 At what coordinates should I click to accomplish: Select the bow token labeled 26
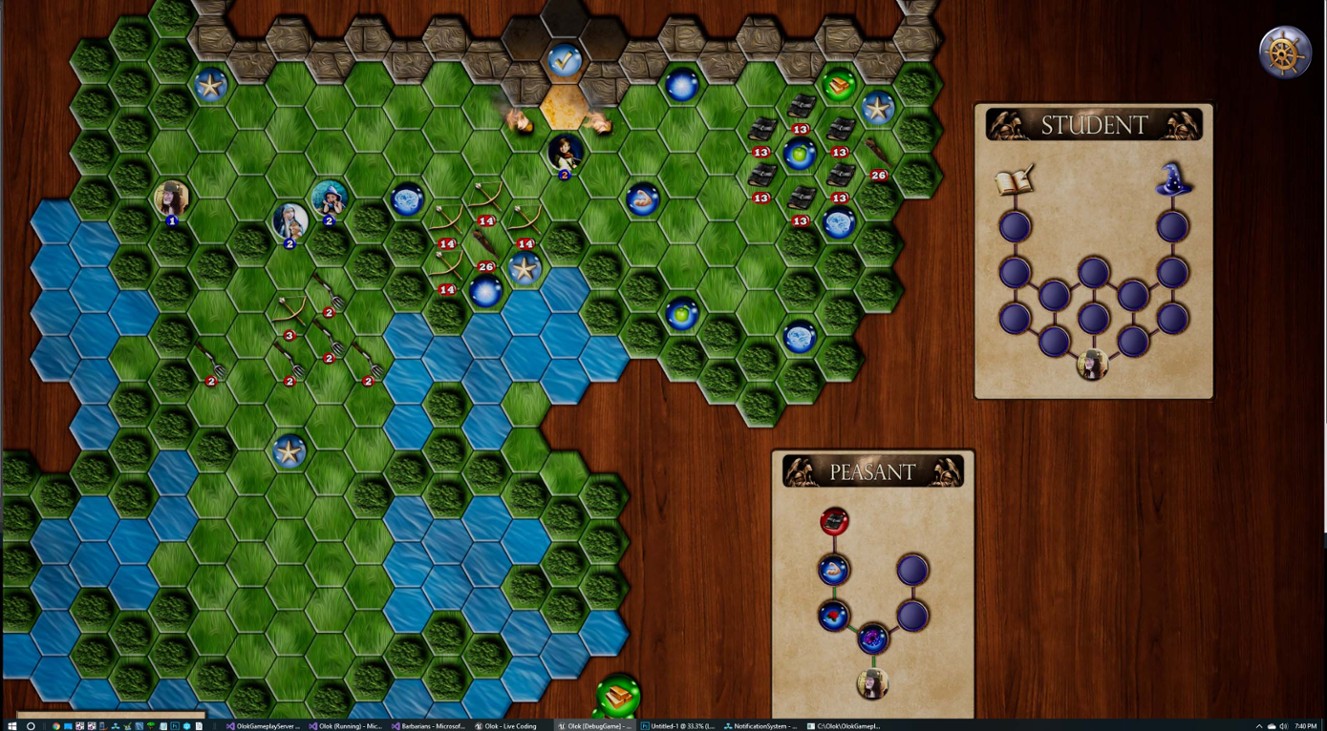(x=485, y=266)
